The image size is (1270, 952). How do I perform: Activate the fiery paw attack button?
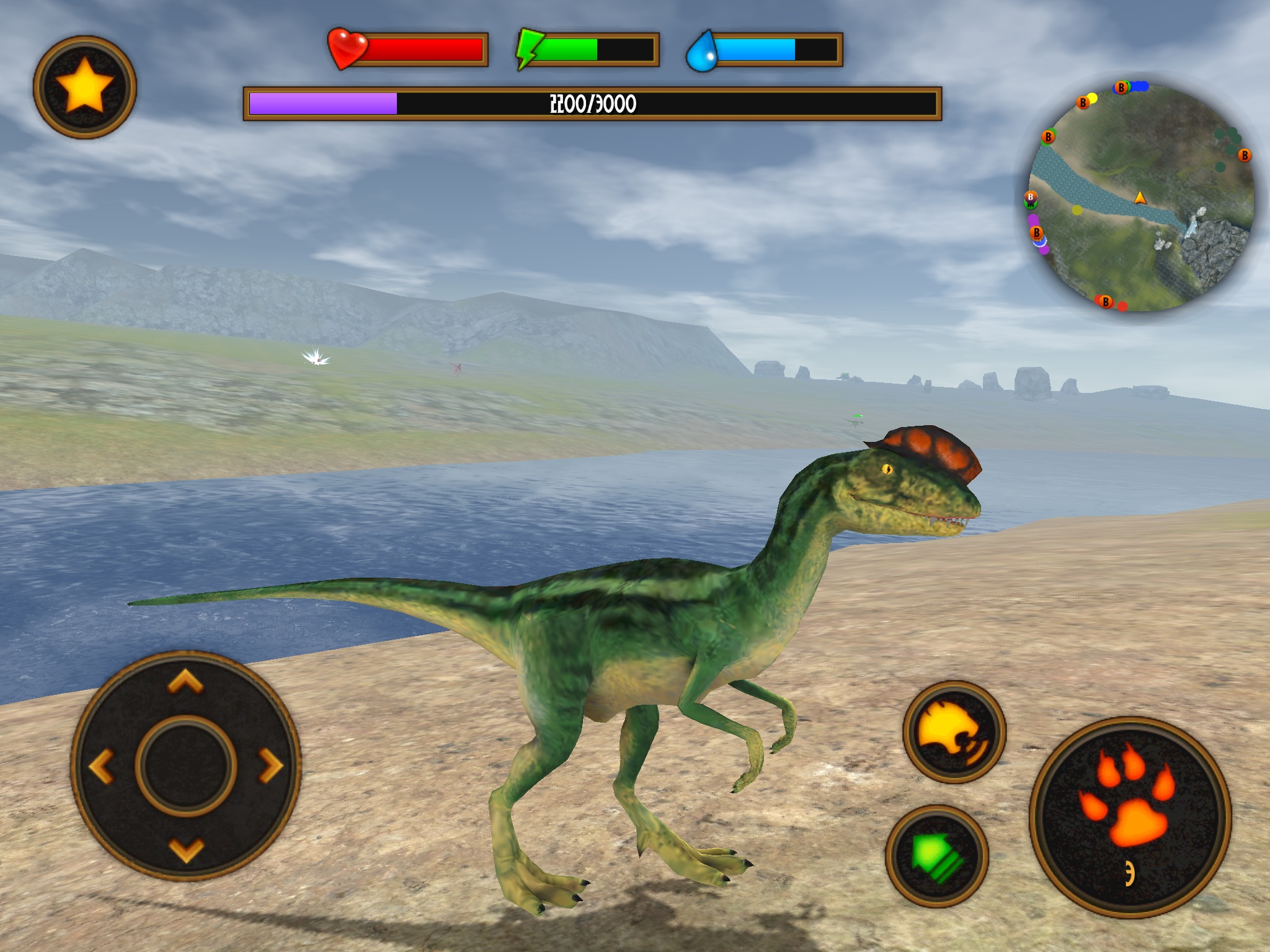coord(1130,817)
